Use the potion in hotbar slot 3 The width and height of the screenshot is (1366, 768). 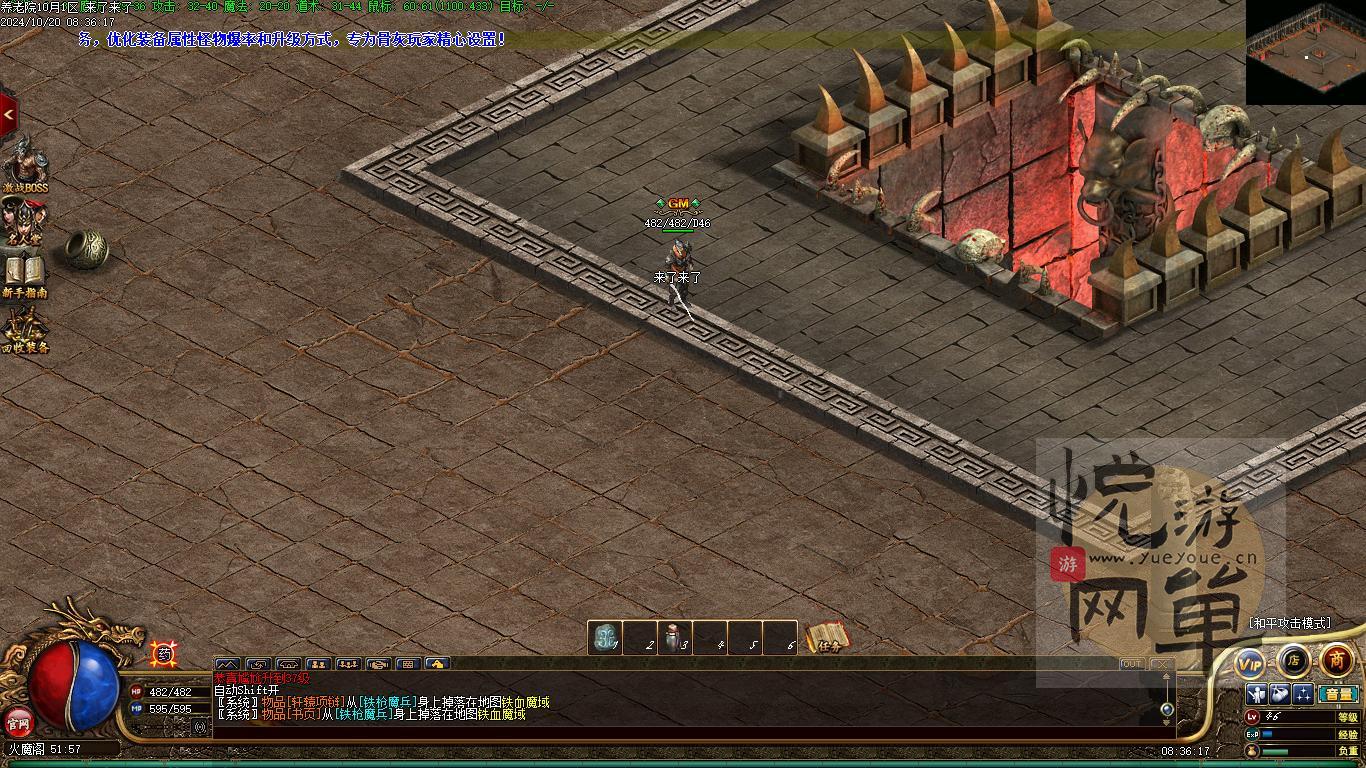[675, 638]
